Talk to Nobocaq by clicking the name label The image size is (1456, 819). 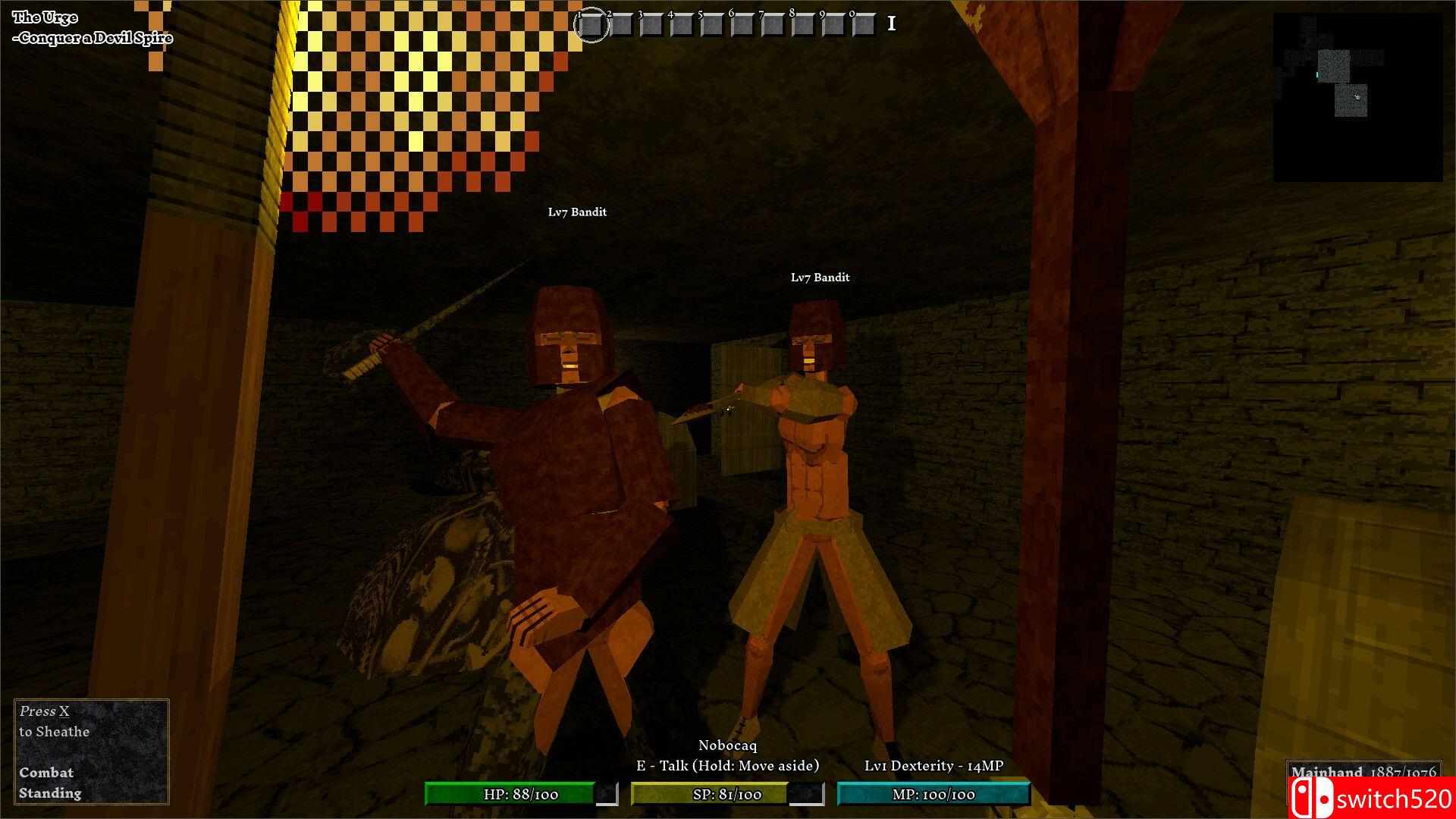coord(730,745)
